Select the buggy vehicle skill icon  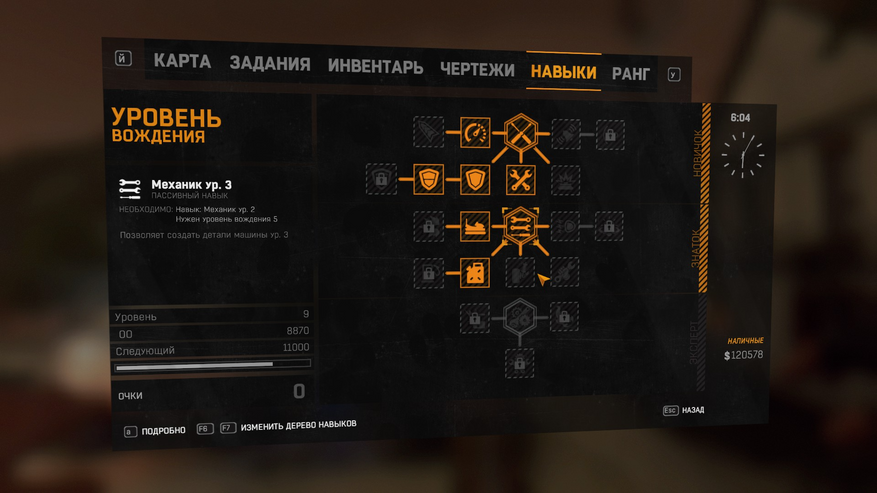click(x=475, y=227)
